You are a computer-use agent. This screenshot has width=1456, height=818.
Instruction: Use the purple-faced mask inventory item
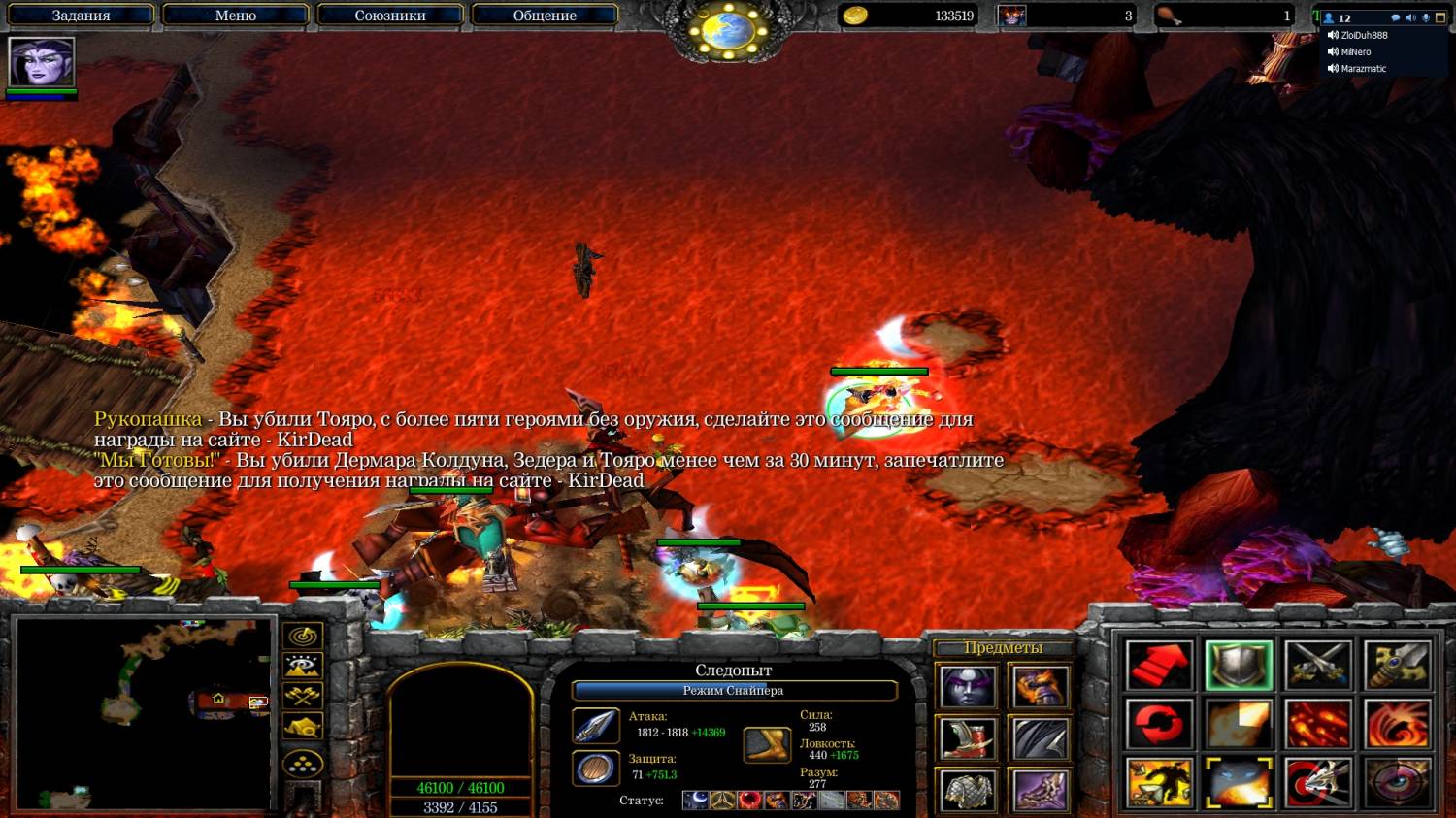[968, 687]
